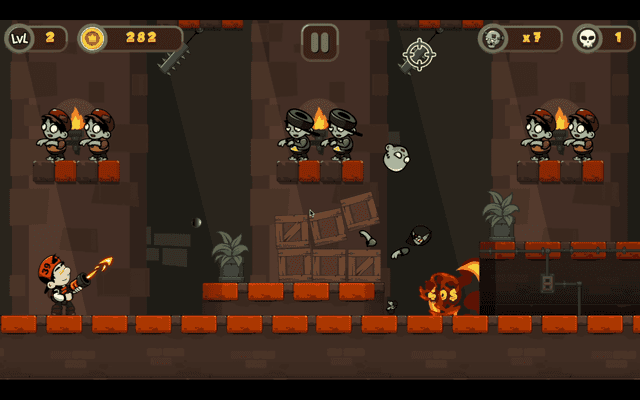Pause the game with the pause button
This screenshot has width=640, height=400.
[x=320, y=42]
